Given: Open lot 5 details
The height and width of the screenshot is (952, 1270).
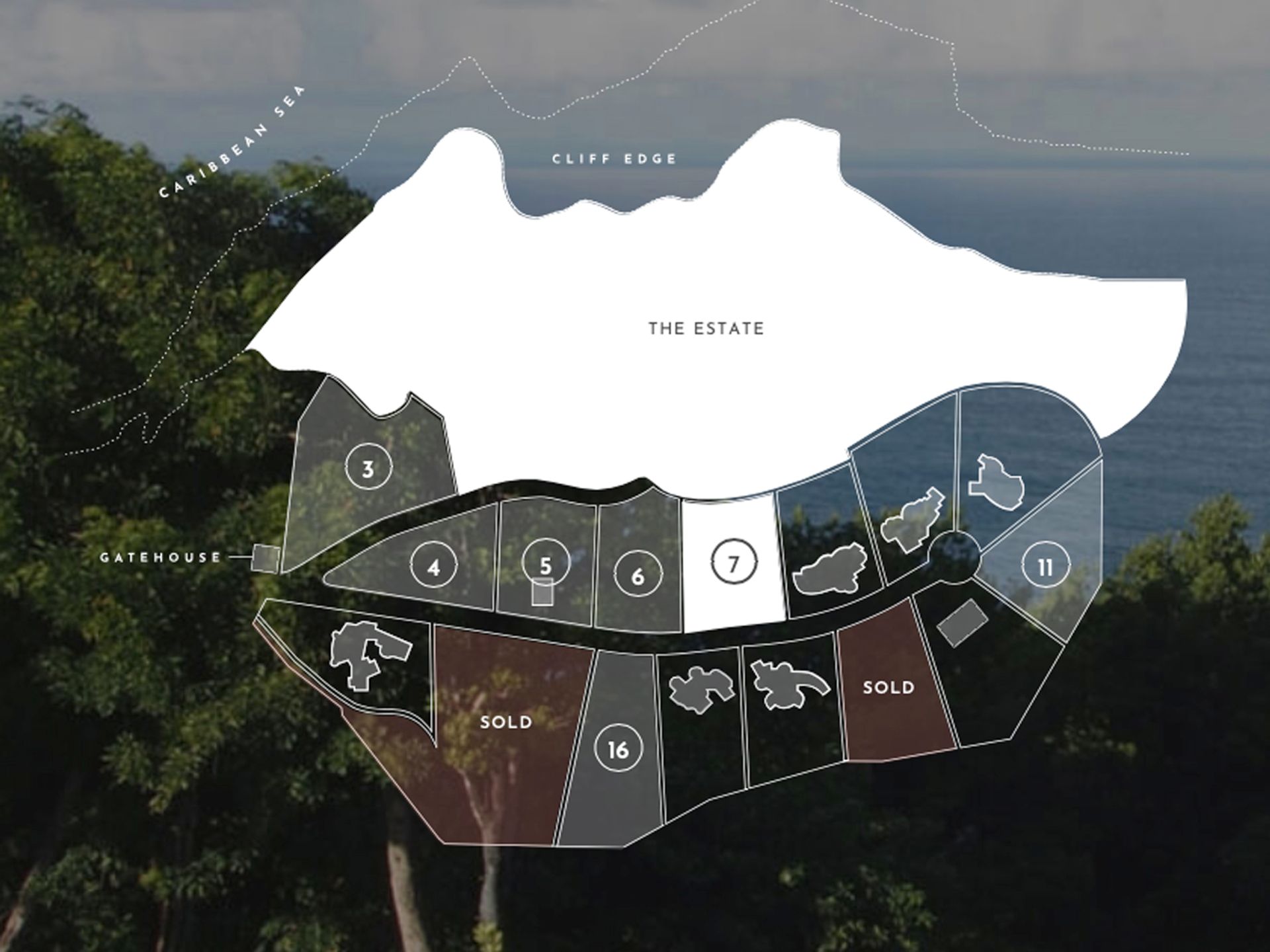Looking at the screenshot, I should pos(545,564).
